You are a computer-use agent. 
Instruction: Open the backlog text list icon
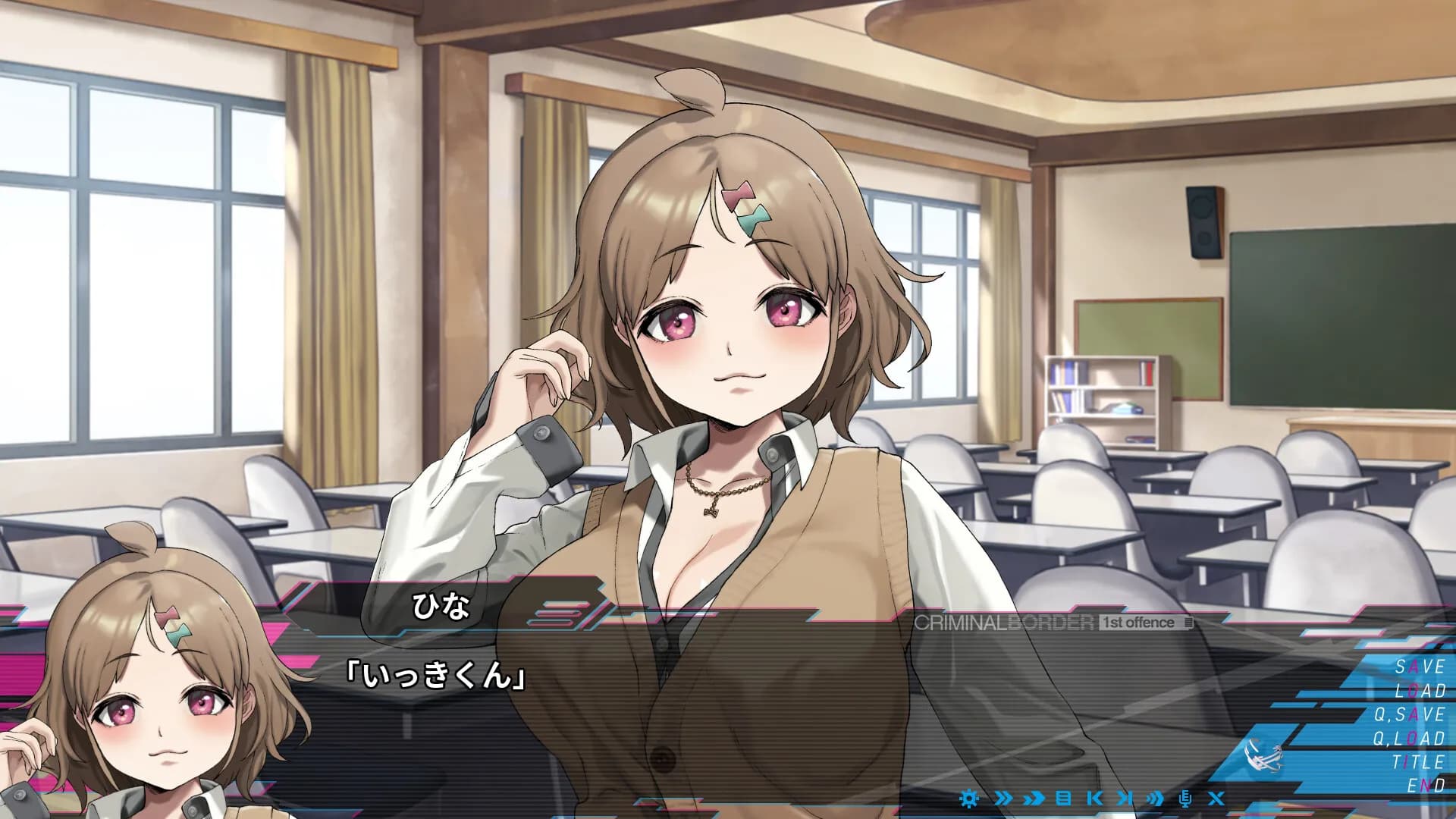tap(1063, 798)
